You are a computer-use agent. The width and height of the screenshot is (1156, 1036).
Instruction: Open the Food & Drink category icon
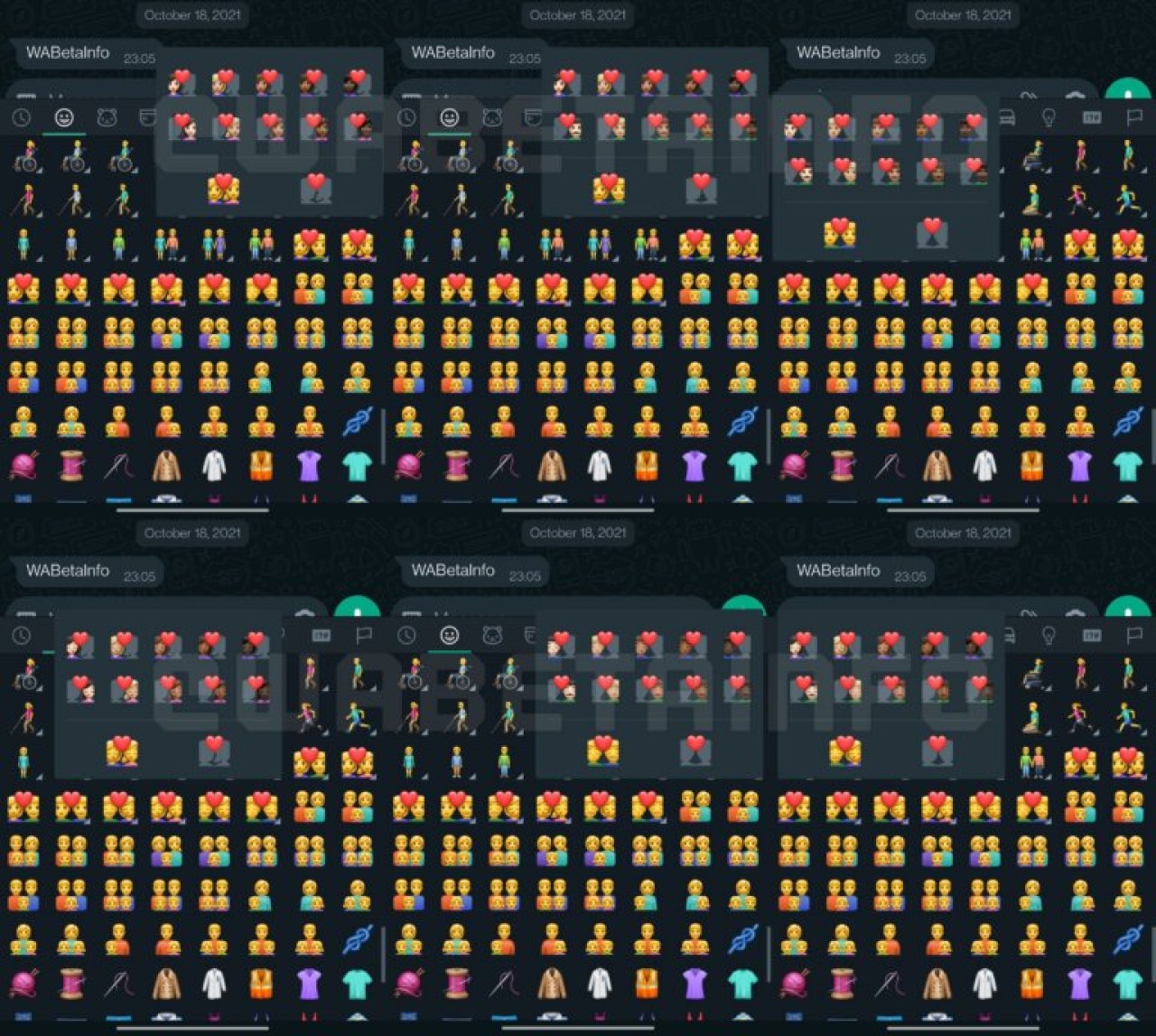coord(149,116)
